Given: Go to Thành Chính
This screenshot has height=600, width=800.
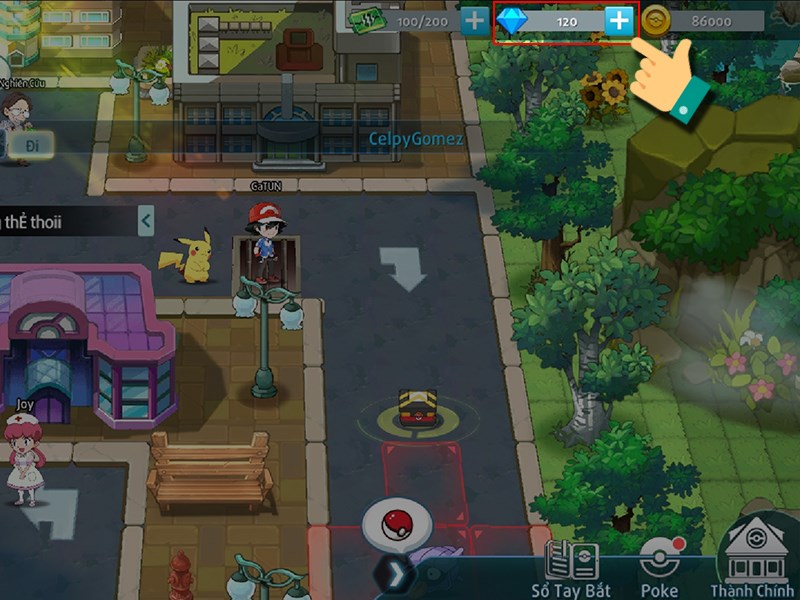Looking at the screenshot, I should point(754,562).
